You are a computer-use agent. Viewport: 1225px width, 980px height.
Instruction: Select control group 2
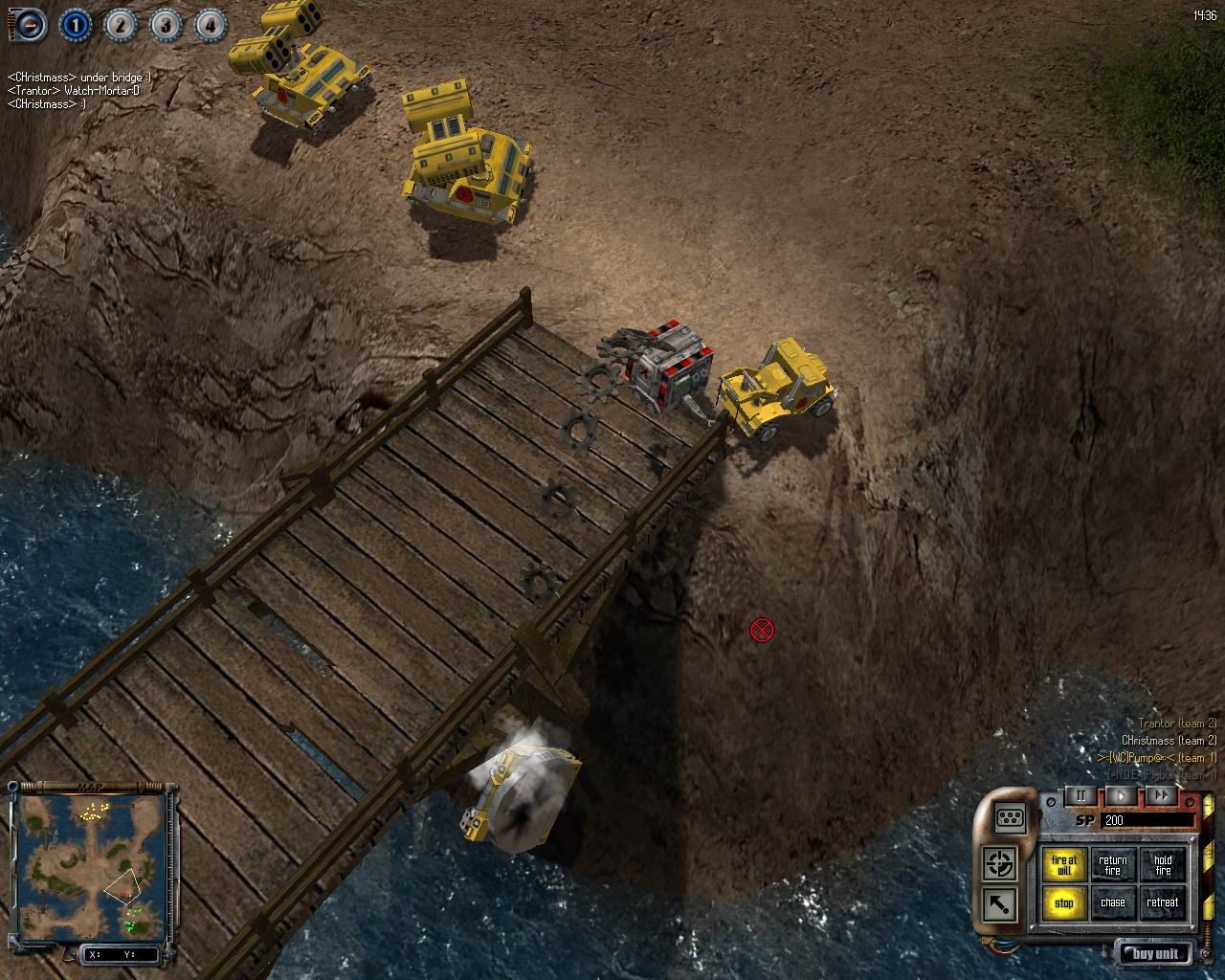[121, 25]
